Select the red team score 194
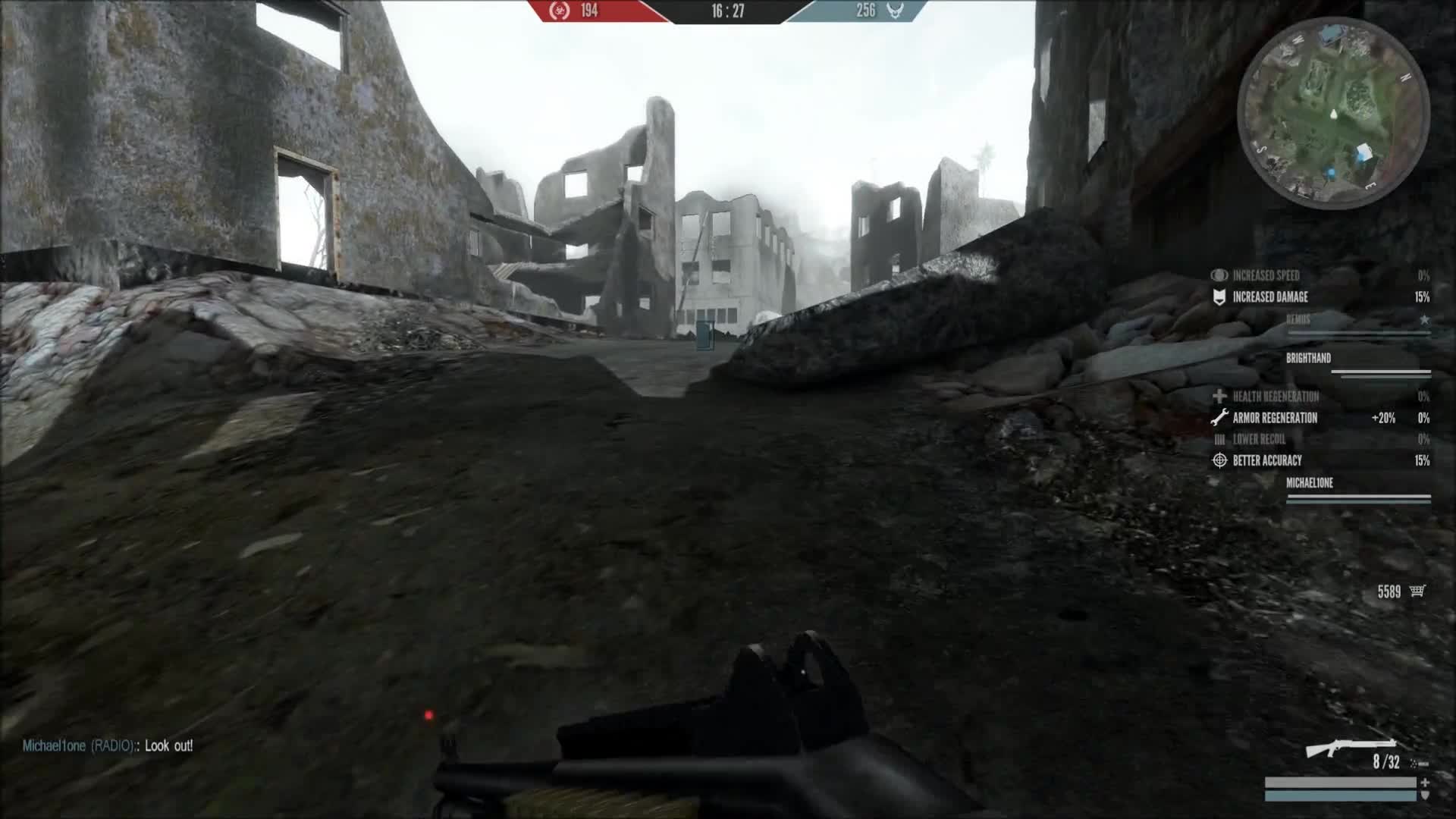Image resolution: width=1456 pixels, height=819 pixels. coord(588,11)
